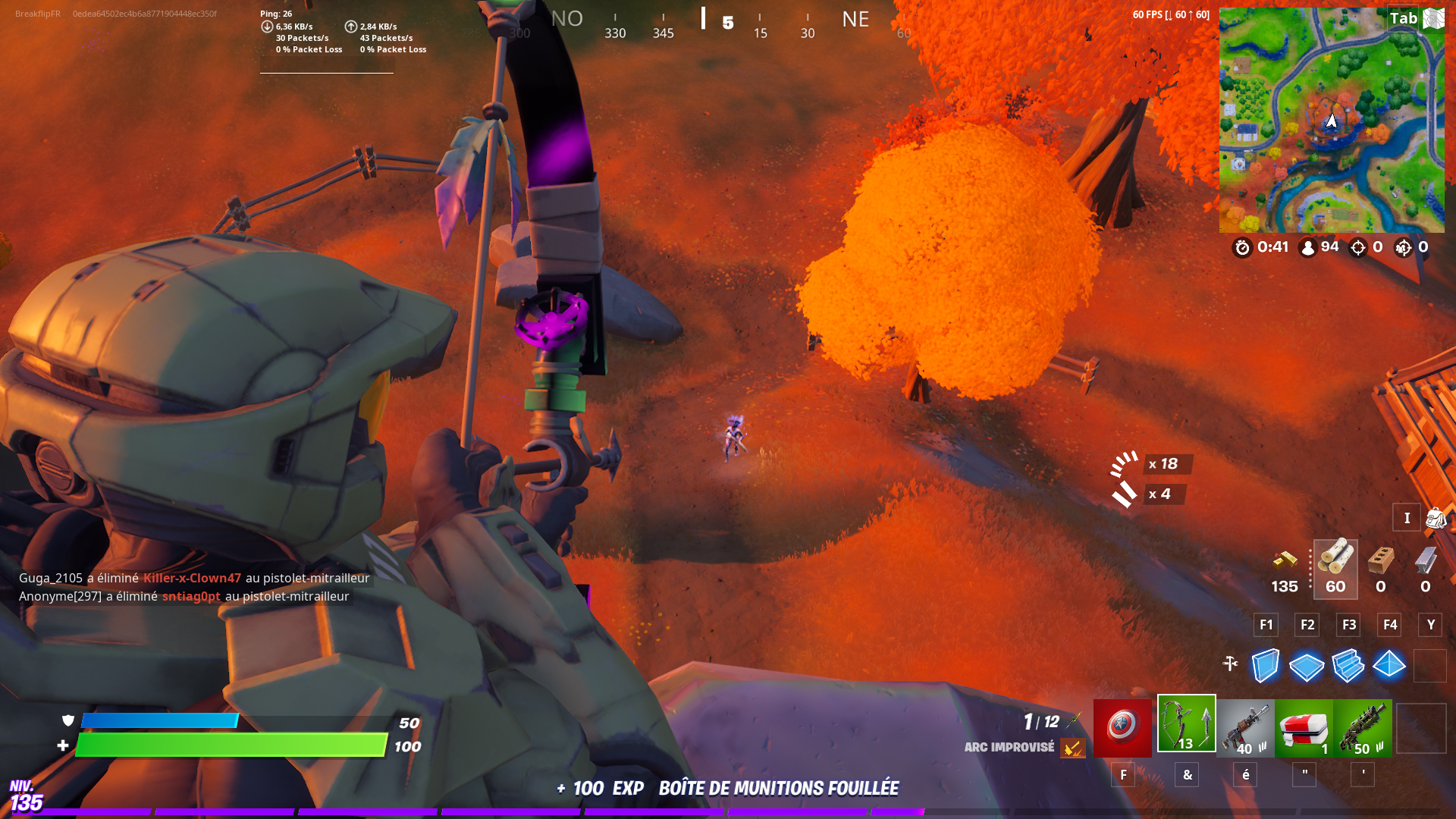1456x819 pixels.
Task: Click the 'I' inventory keybind box
Action: (x=1407, y=517)
